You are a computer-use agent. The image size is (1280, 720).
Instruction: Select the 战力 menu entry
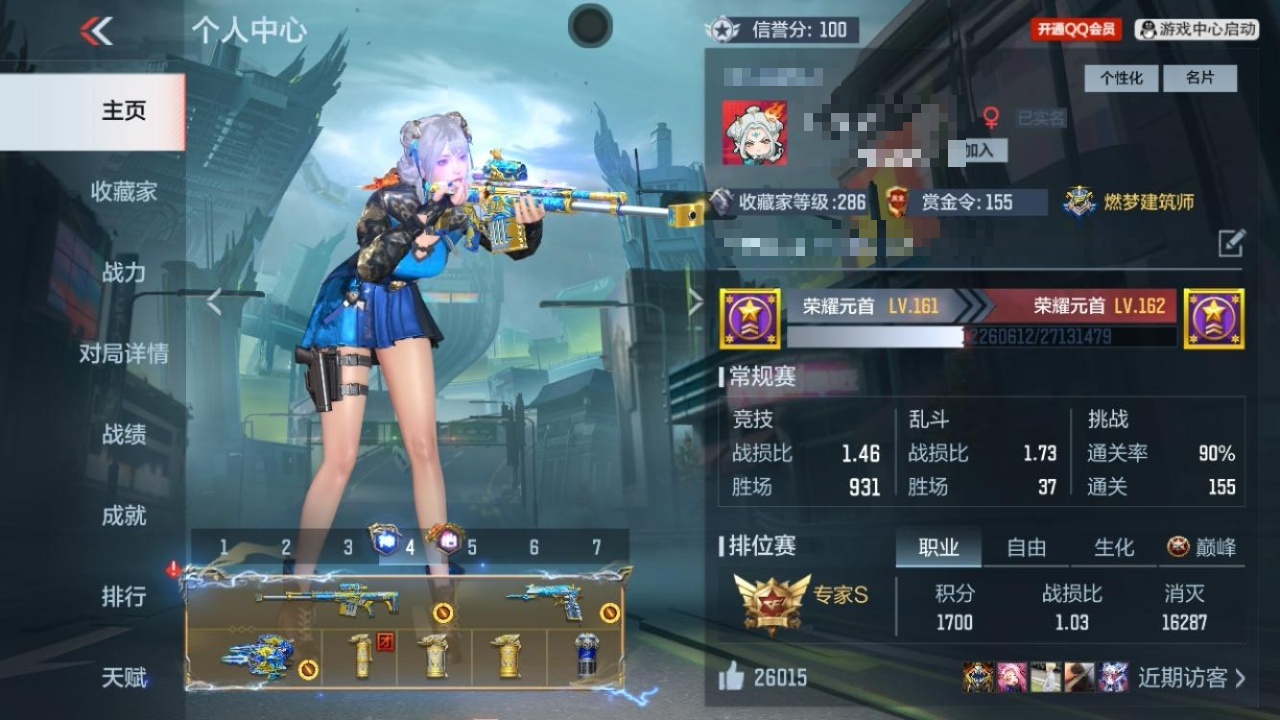coord(124,272)
